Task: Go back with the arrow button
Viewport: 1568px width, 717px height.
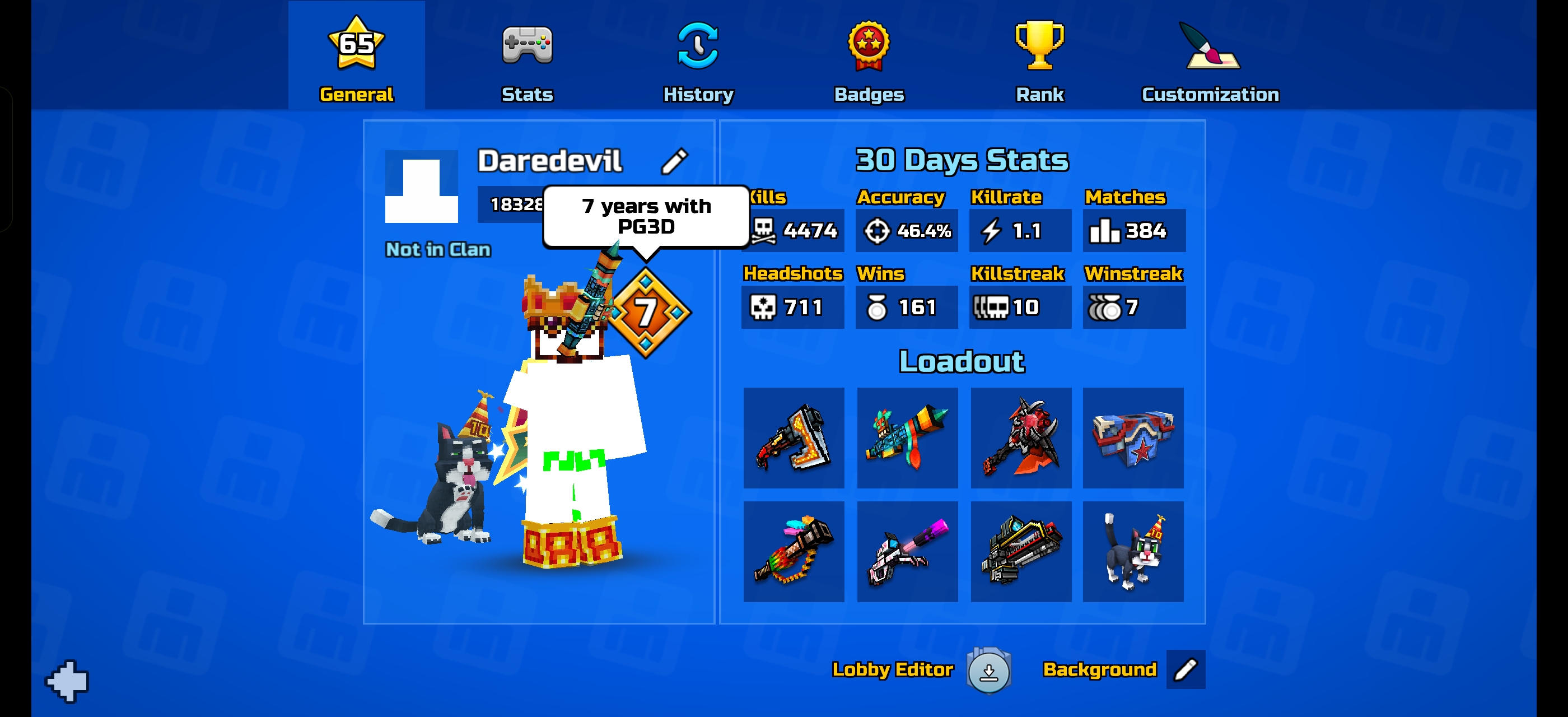Action: [x=68, y=681]
